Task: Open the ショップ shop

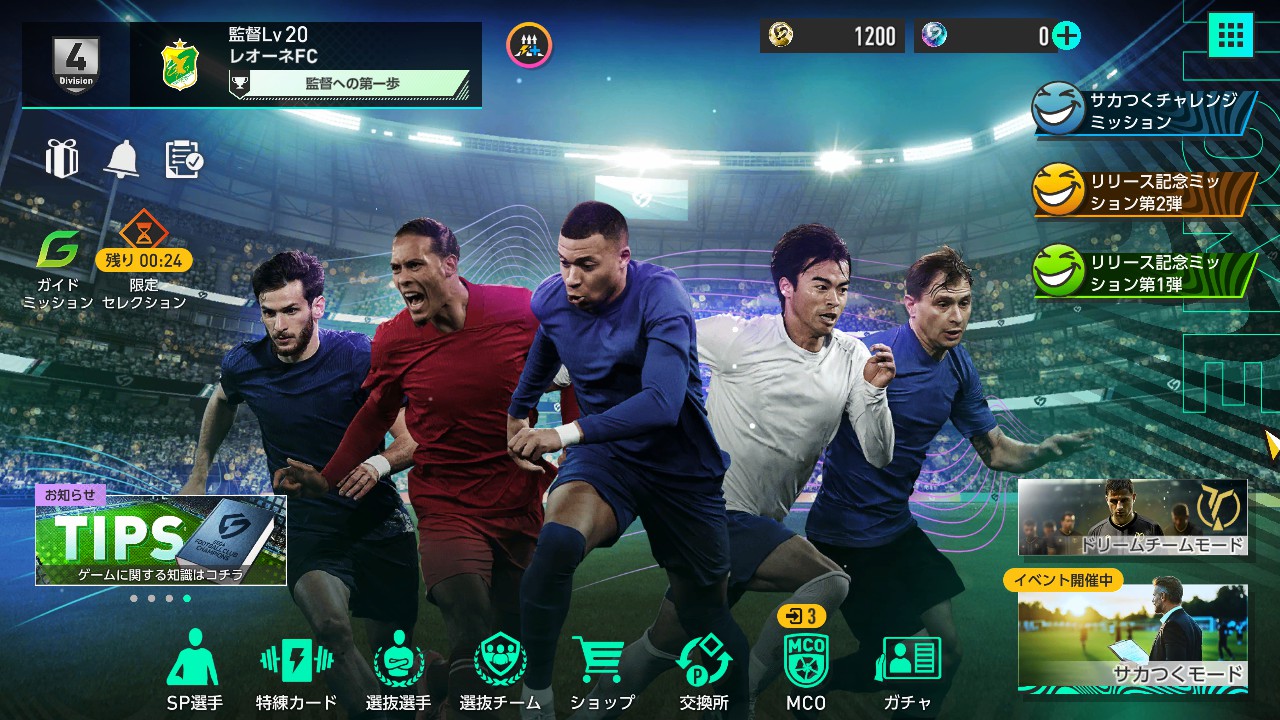Action: point(602,668)
